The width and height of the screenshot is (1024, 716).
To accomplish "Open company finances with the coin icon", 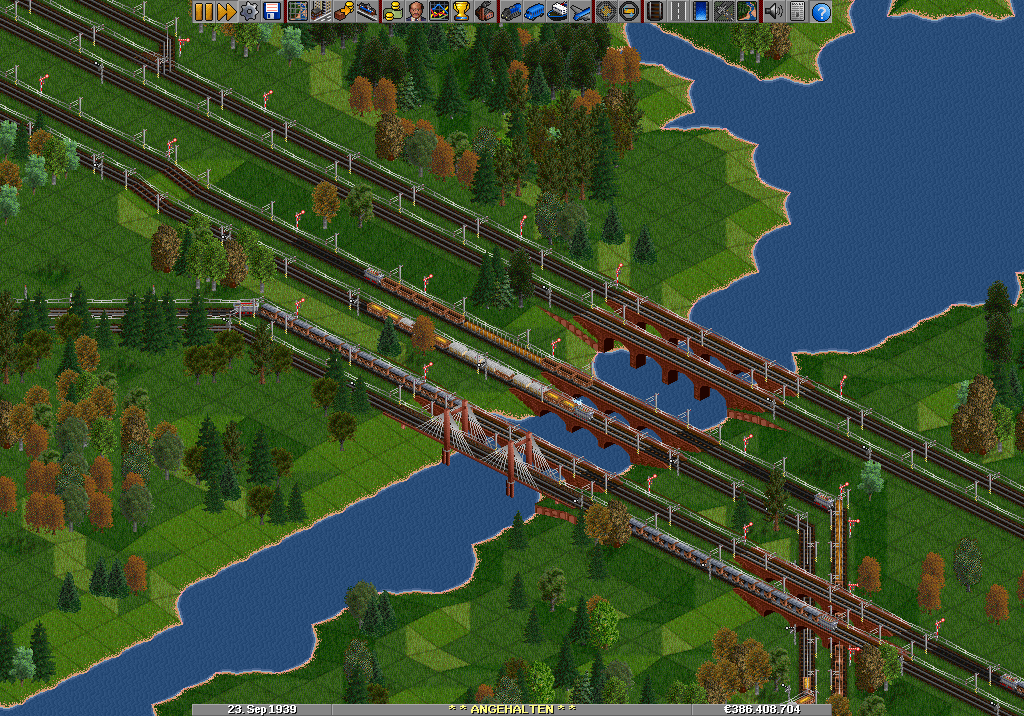I will click(x=394, y=12).
